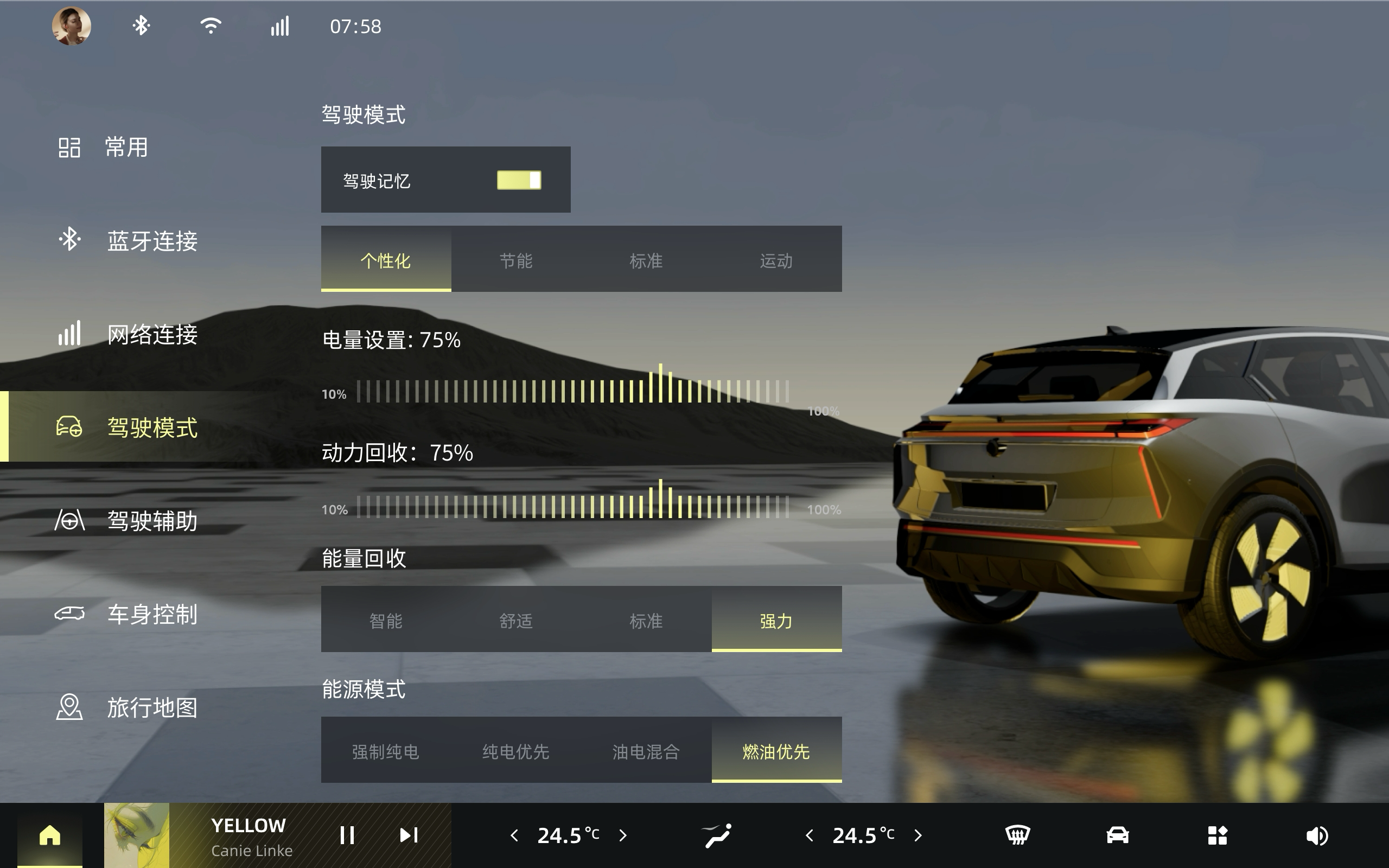
Task: Tap the car status icon in bottom bar
Action: pyautogui.click(x=1119, y=835)
